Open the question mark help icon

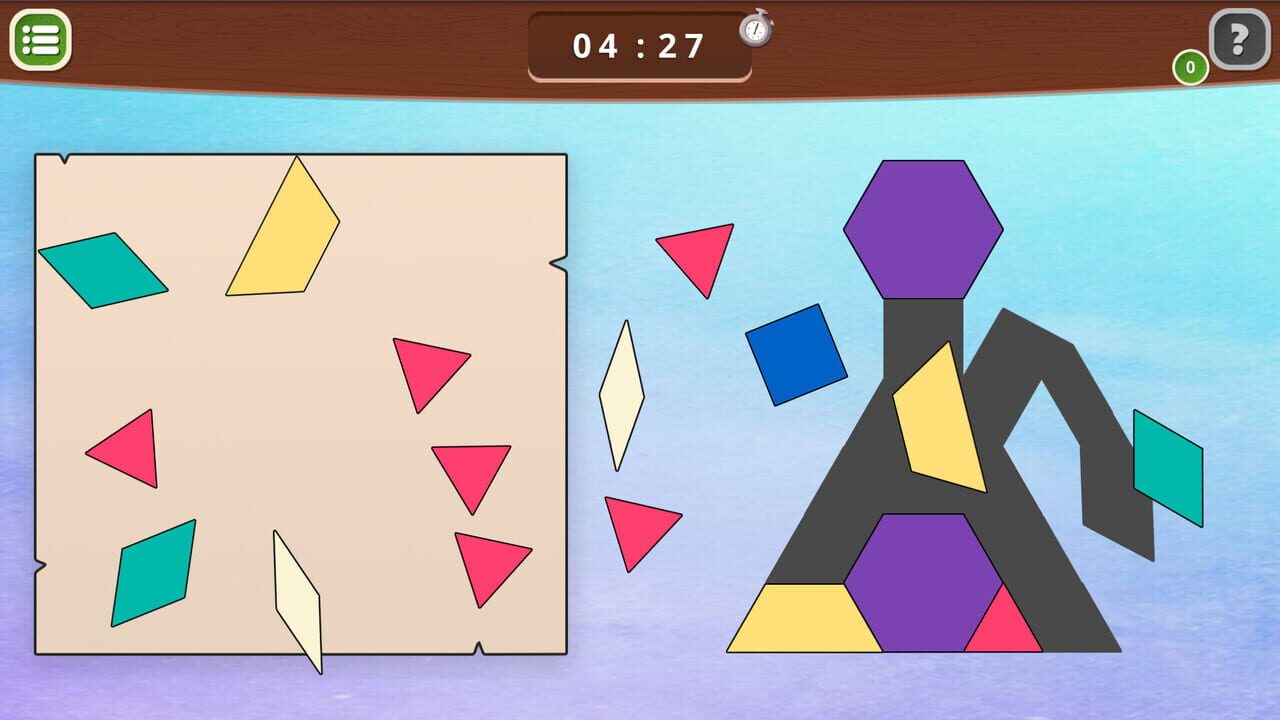point(1239,40)
